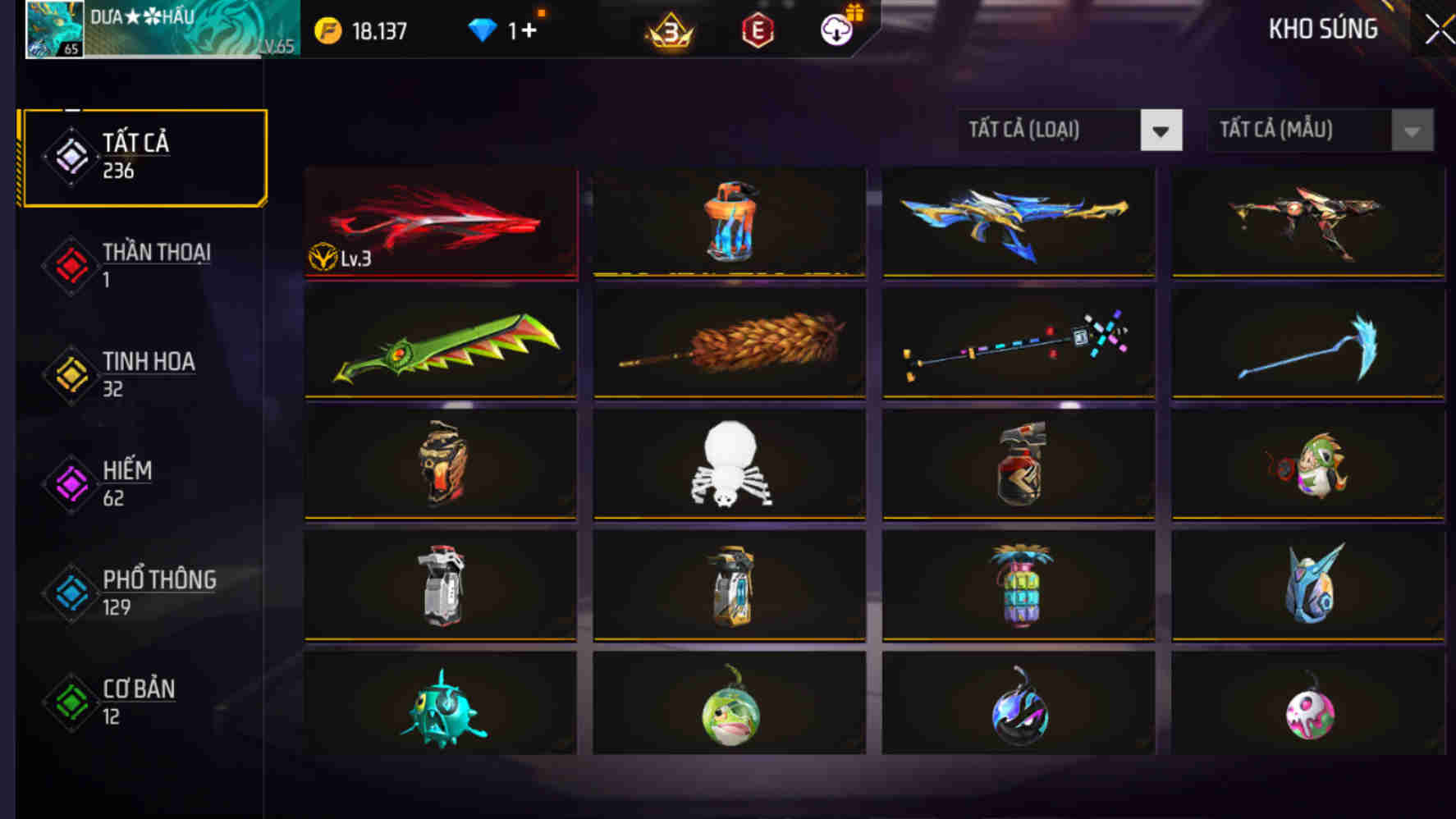
Task: Select the TẤT CẢ rarity filter icon
Action: coord(72,156)
